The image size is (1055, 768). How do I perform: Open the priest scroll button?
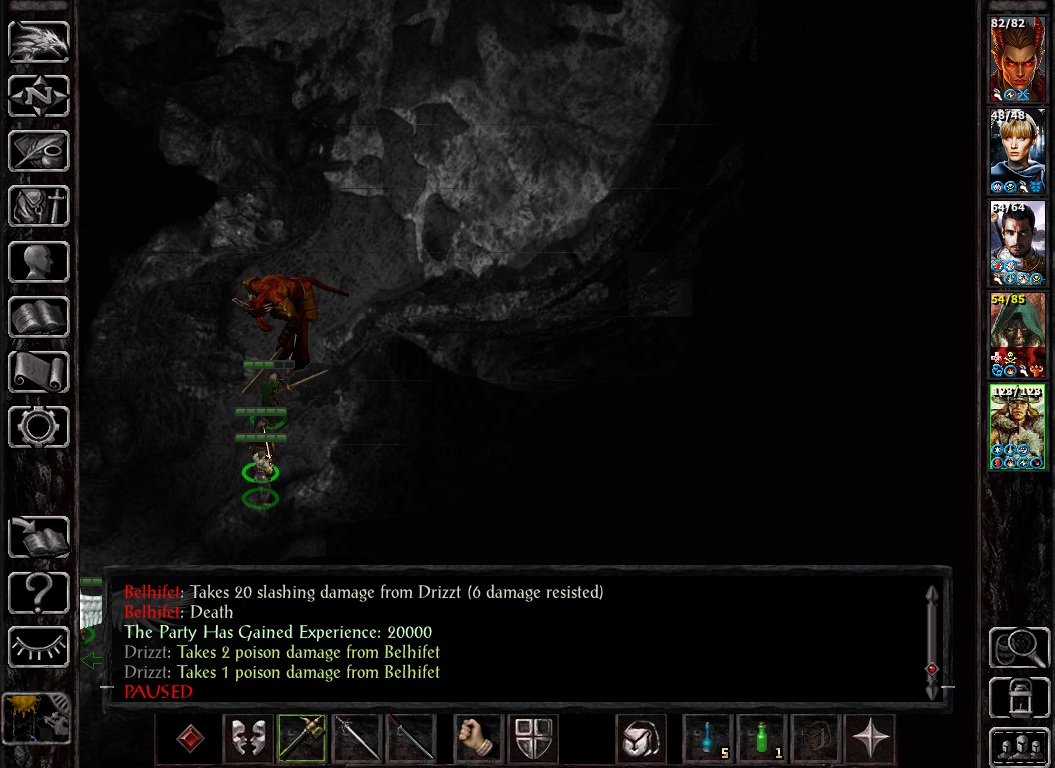(x=39, y=372)
